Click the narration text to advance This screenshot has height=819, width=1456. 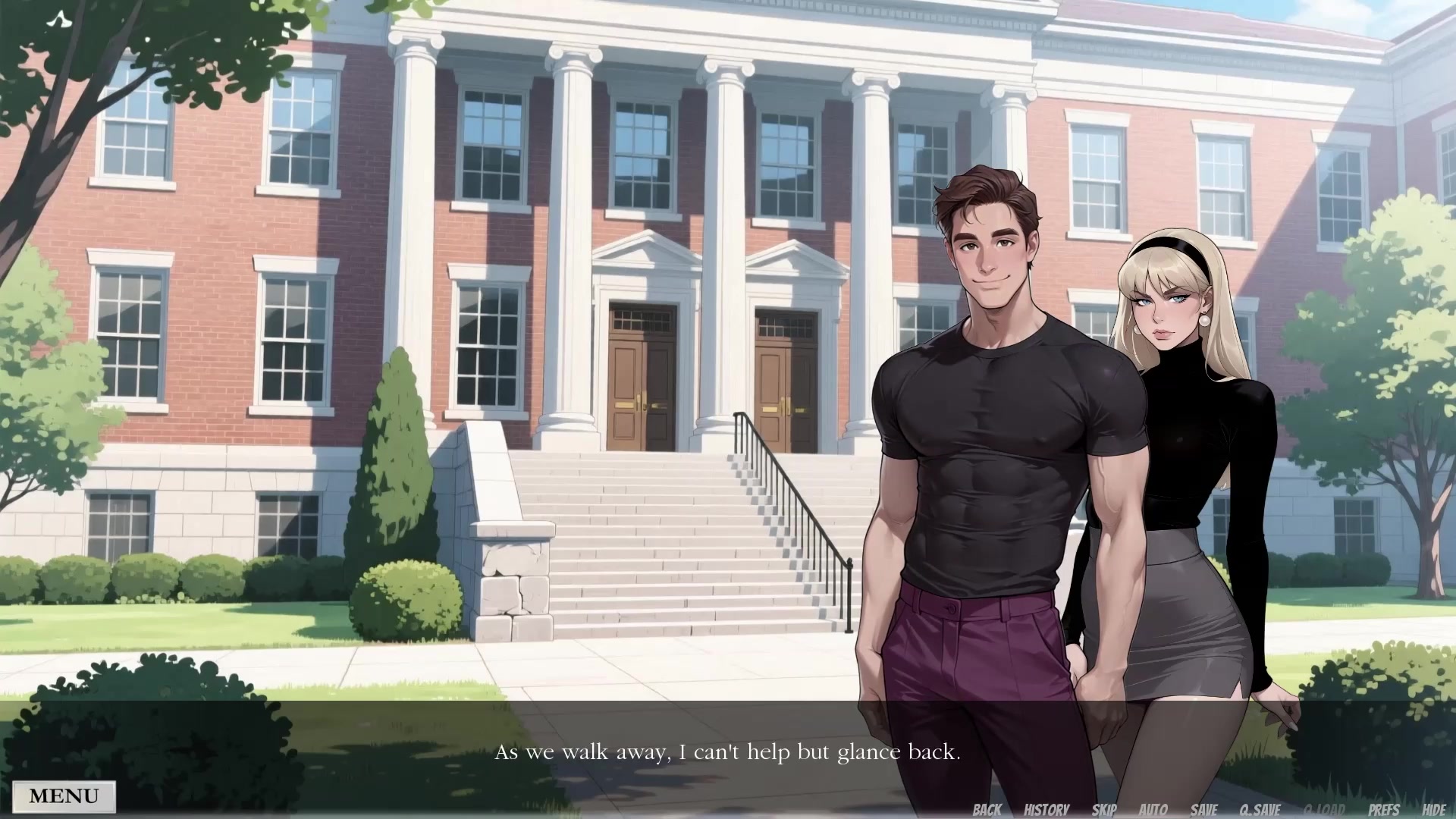728,752
